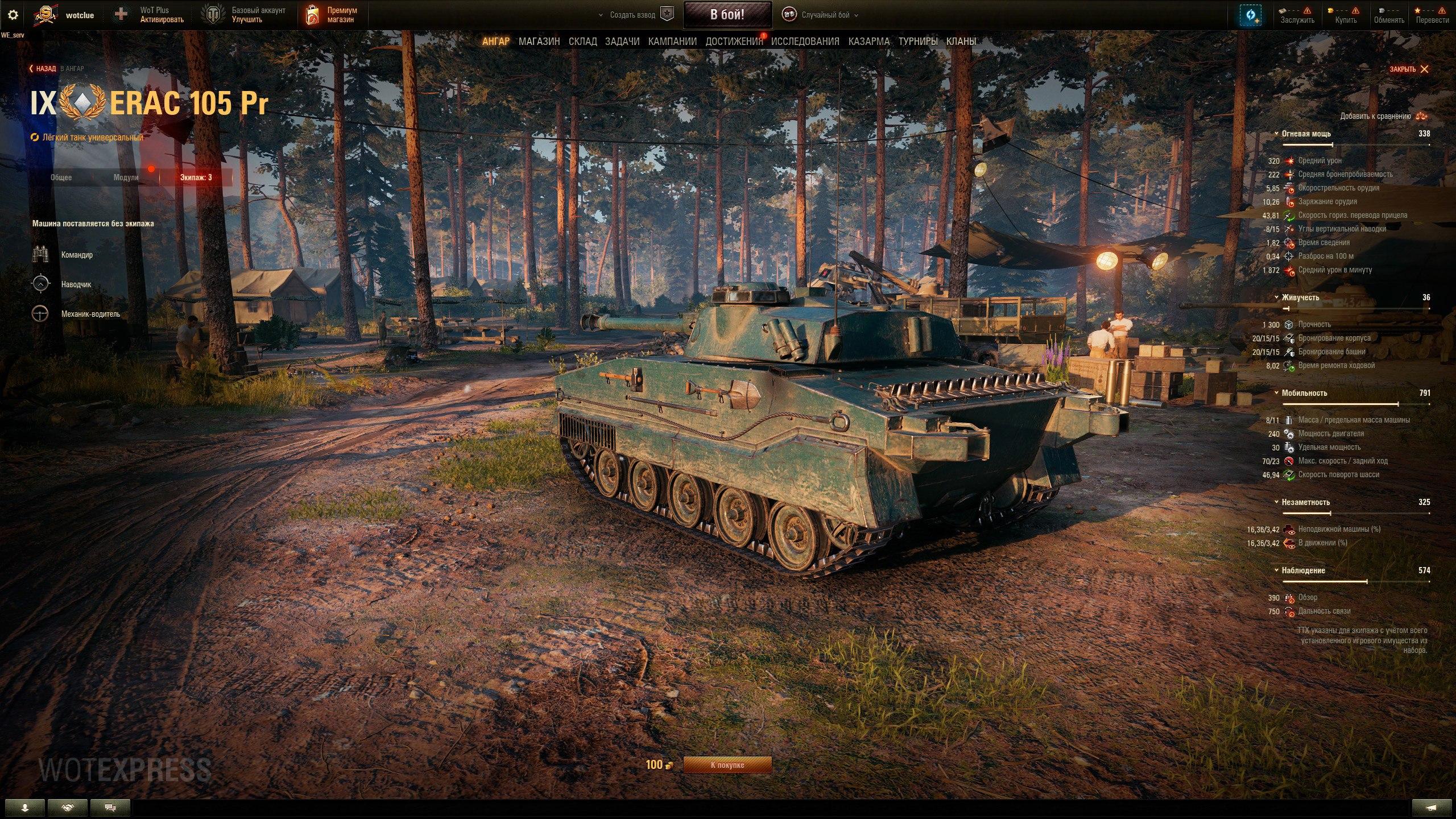Switch to the Общее tab

click(x=61, y=177)
